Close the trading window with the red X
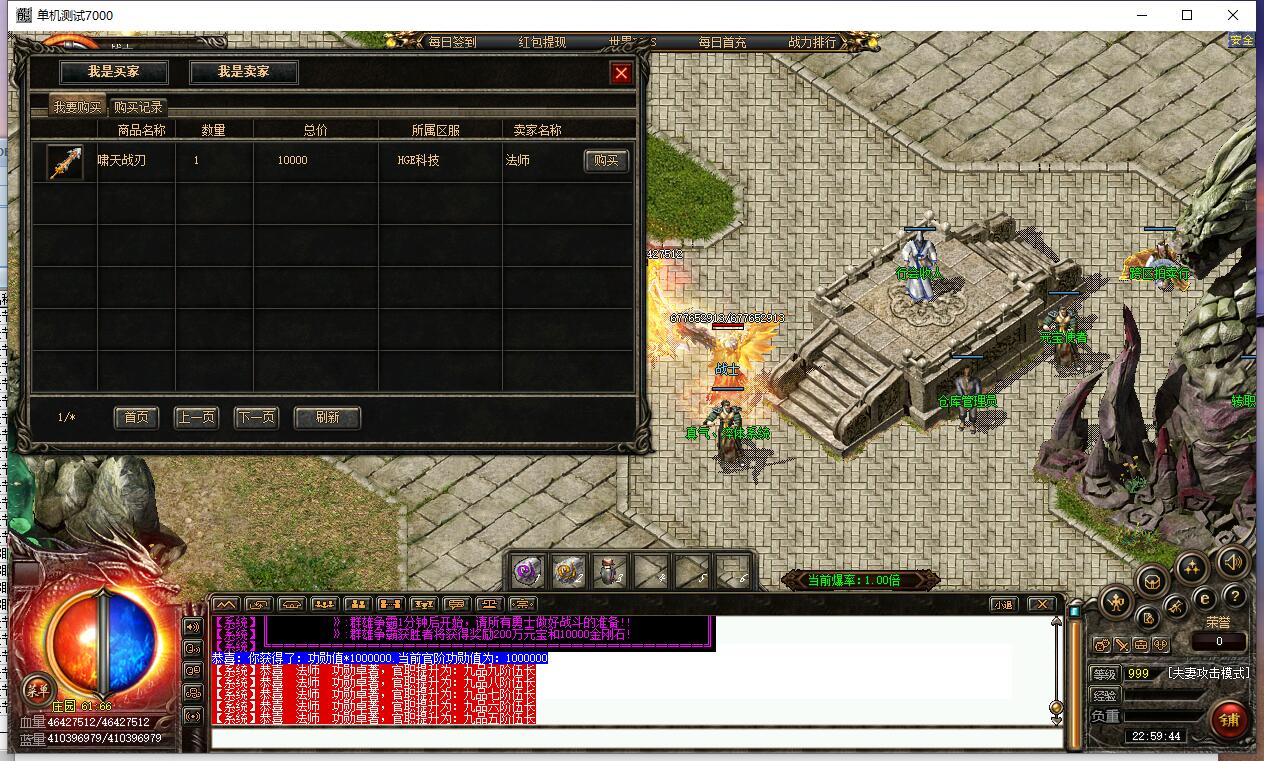The height and width of the screenshot is (761, 1264). [621, 73]
